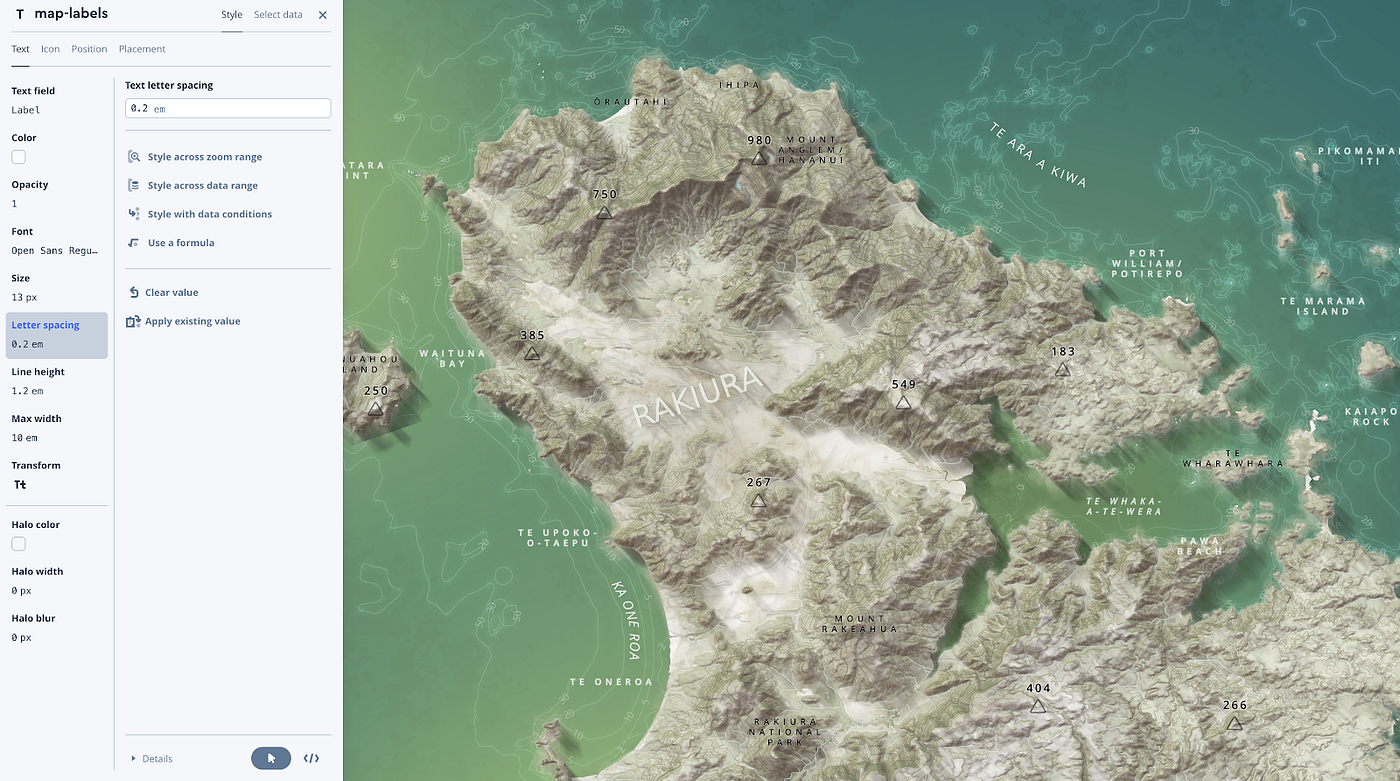Click the Position tab

click(89, 48)
